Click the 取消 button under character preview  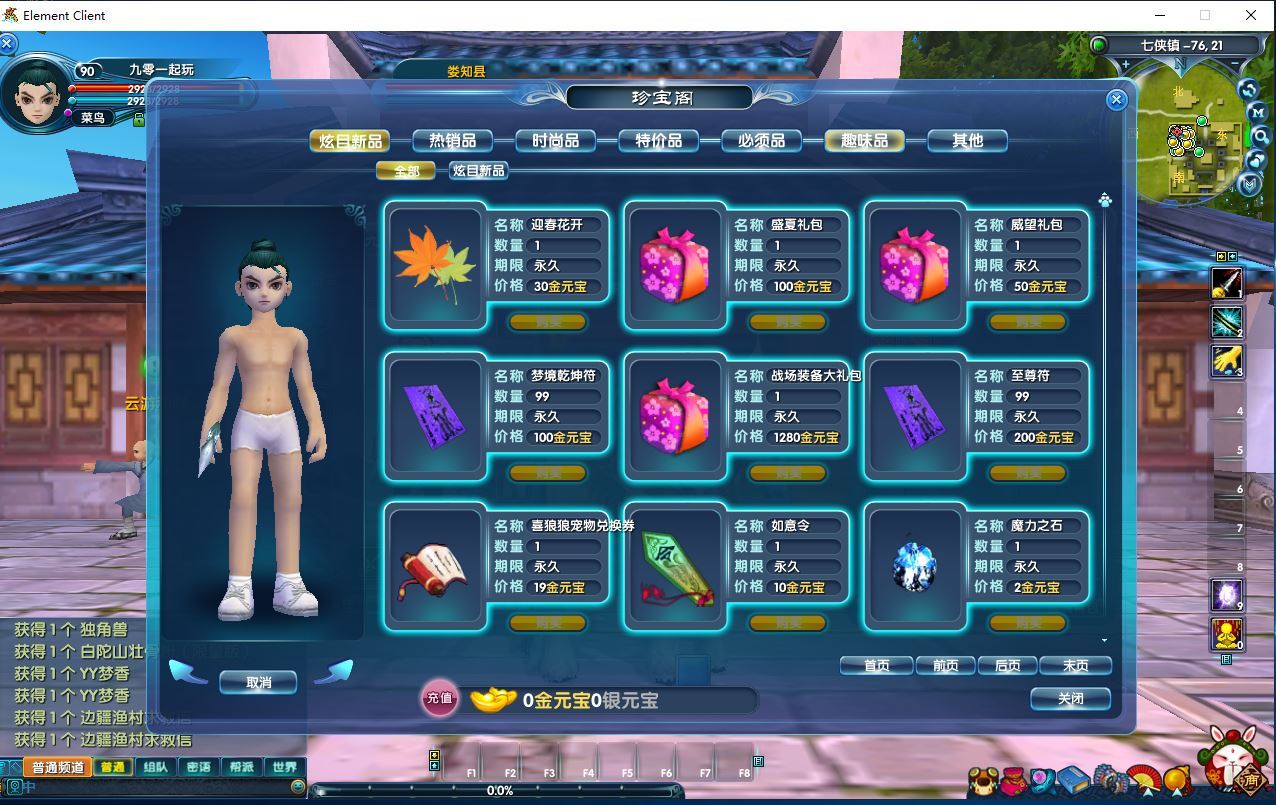pos(258,683)
